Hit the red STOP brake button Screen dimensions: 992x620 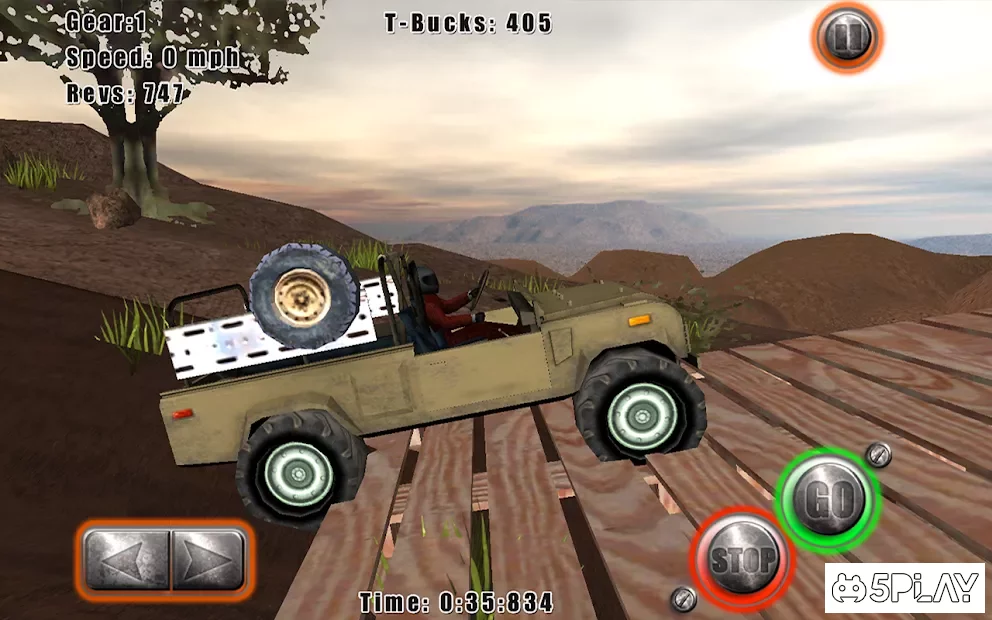coord(742,559)
